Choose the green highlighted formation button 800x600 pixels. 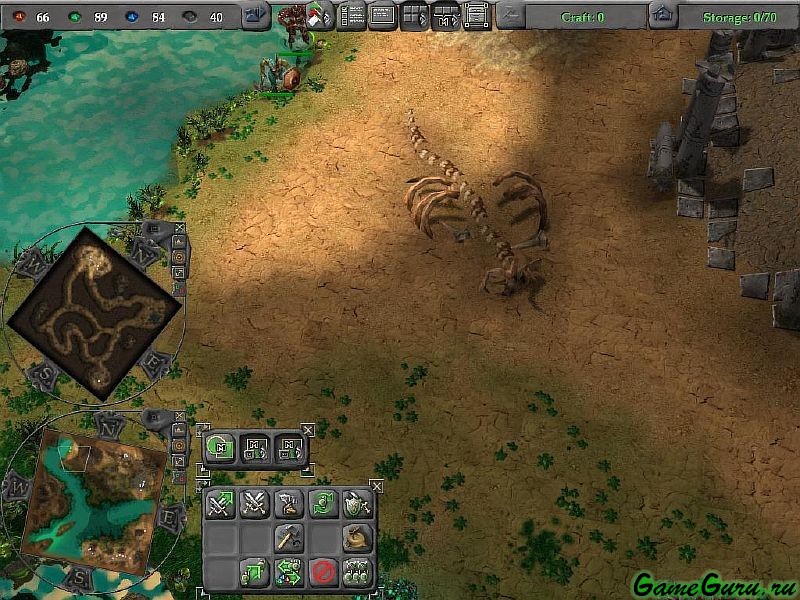point(220,449)
